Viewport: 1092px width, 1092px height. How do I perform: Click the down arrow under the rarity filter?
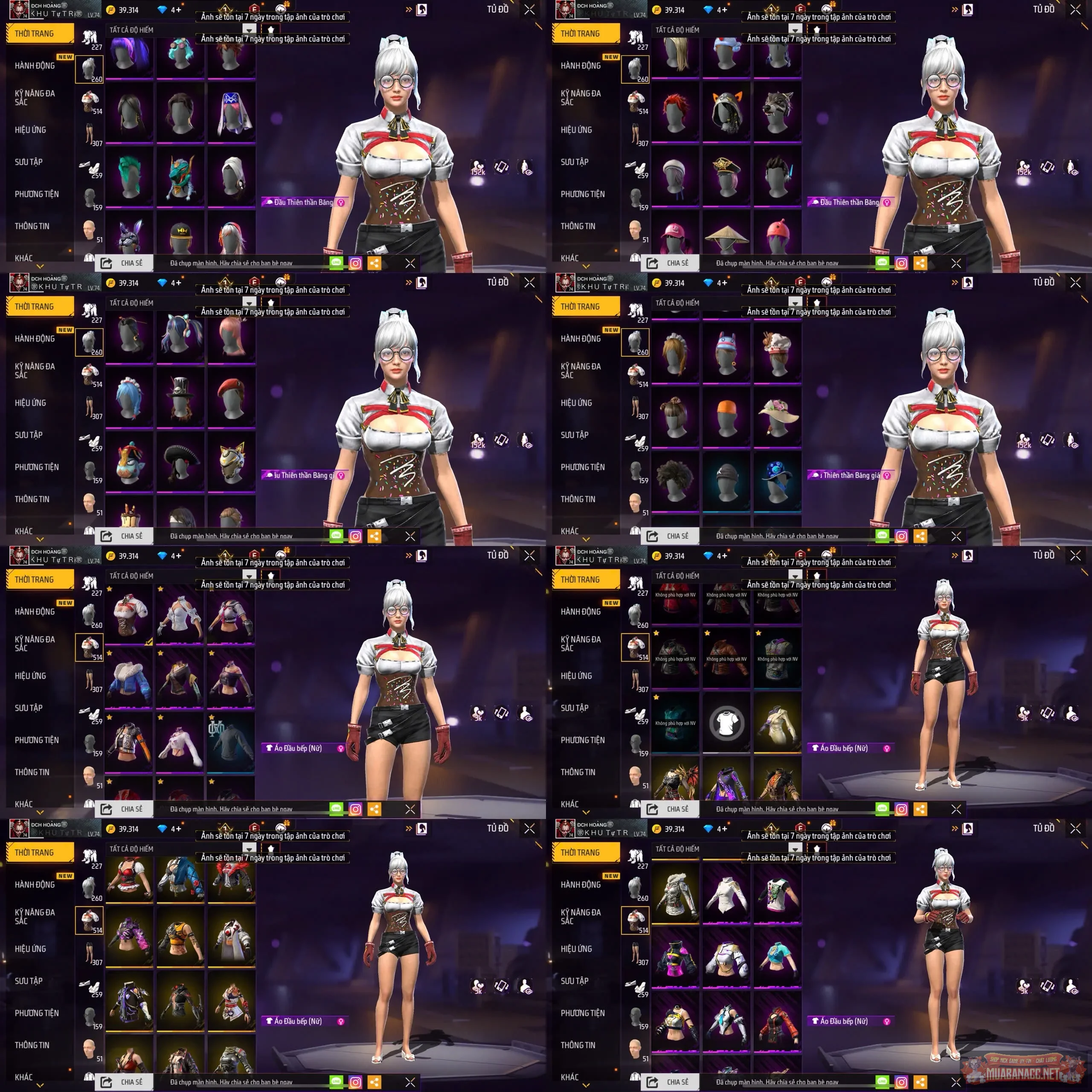coord(249,29)
